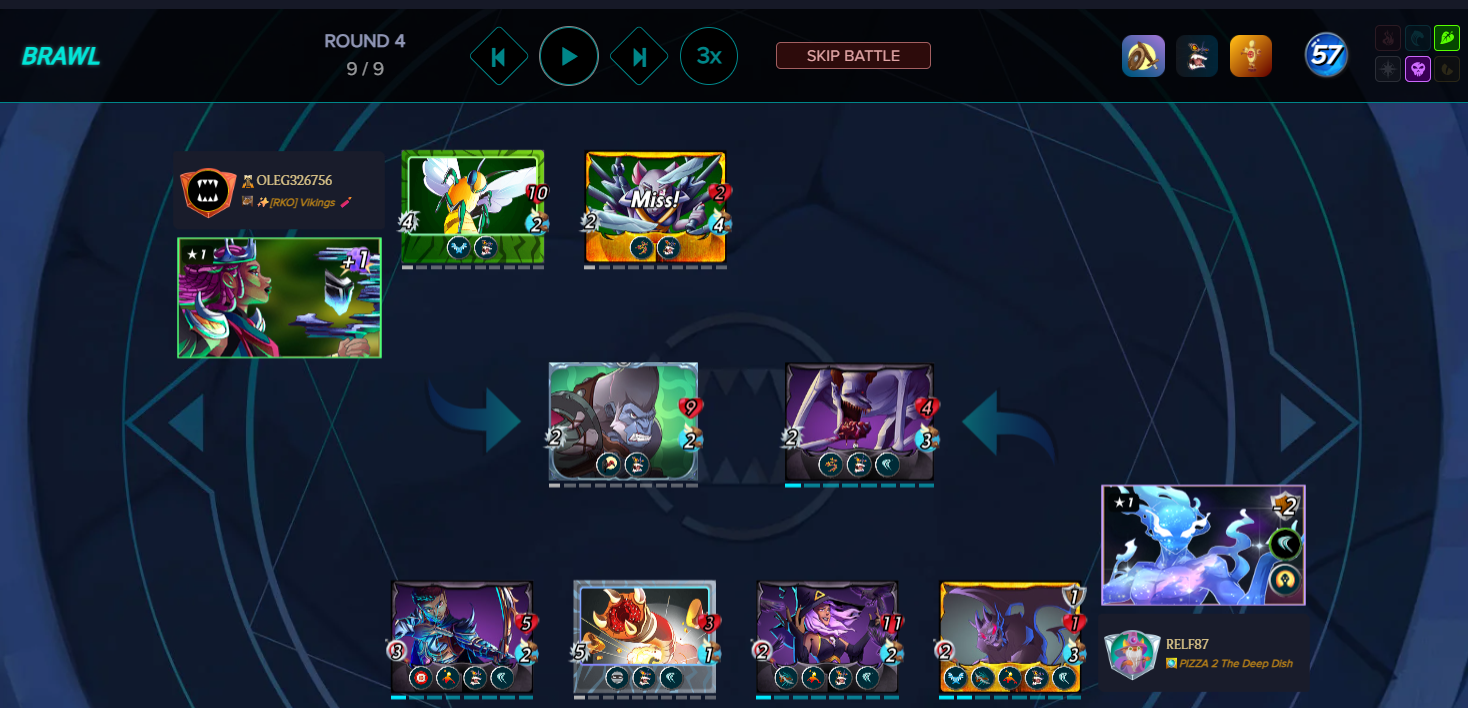1468x708 pixels.
Task: Select the grey gorilla tank card
Action: pos(622,421)
